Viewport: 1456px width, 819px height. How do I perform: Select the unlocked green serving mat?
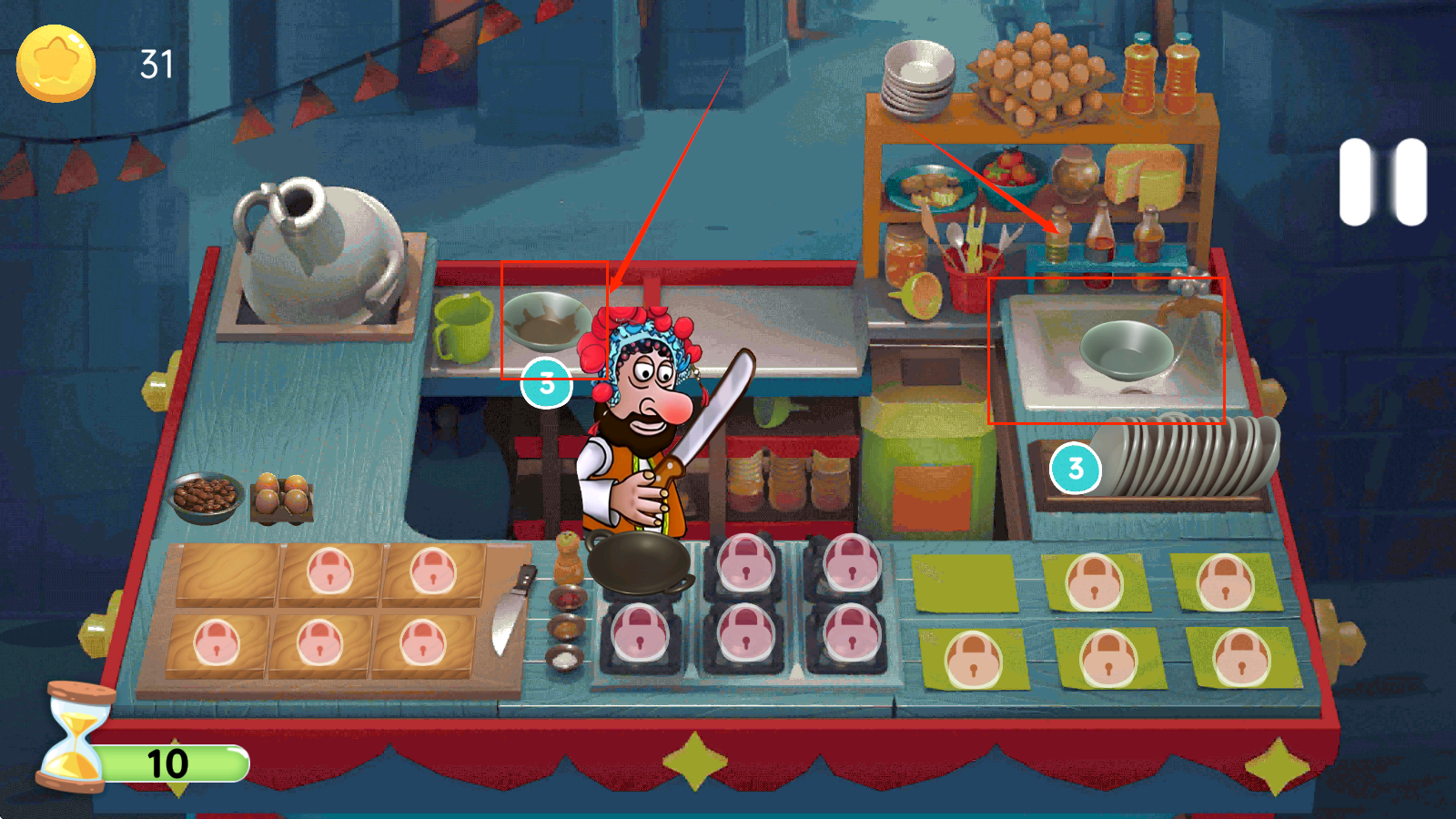pos(965,582)
